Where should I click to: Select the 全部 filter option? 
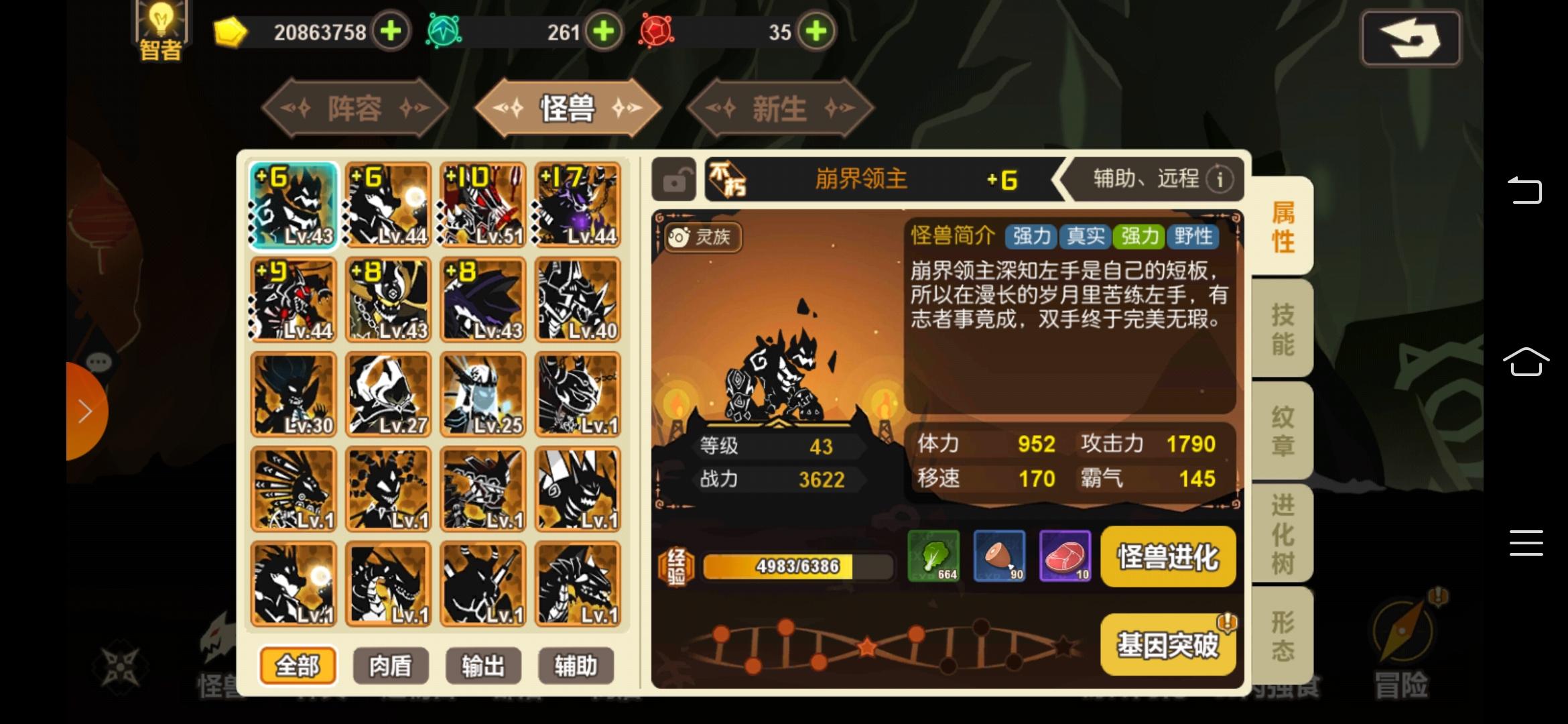pyautogui.click(x=298, y=666)
